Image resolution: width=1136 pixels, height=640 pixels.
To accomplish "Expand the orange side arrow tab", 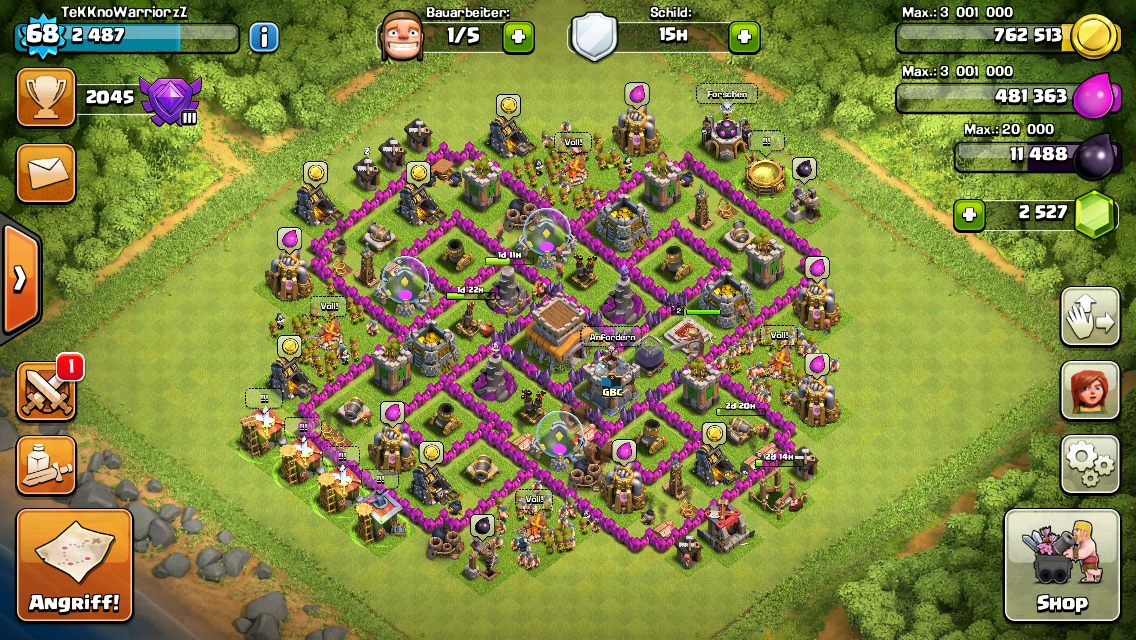I will coord(19,279).
